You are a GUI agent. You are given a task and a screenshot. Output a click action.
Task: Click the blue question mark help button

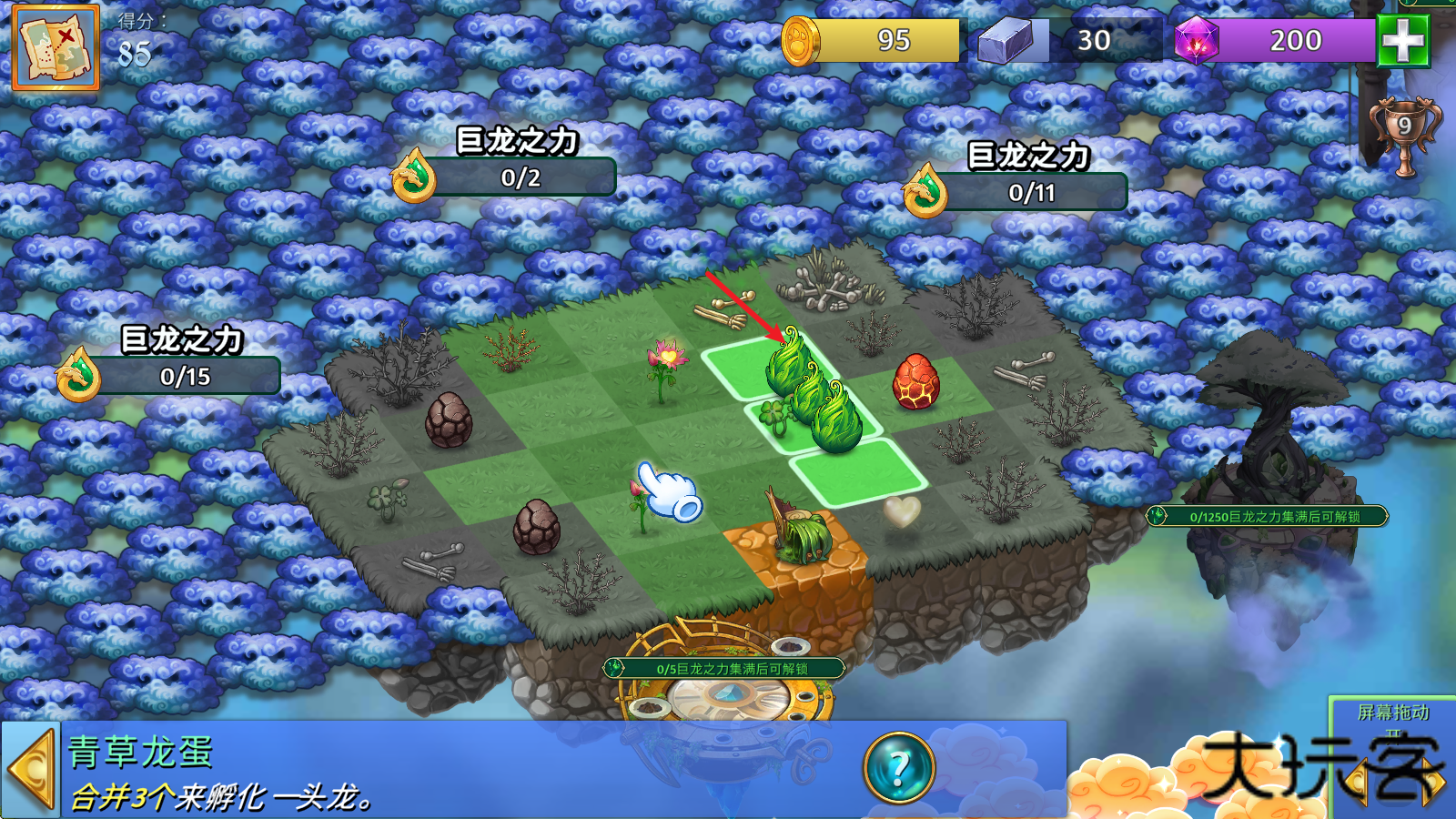click(899, 768)
